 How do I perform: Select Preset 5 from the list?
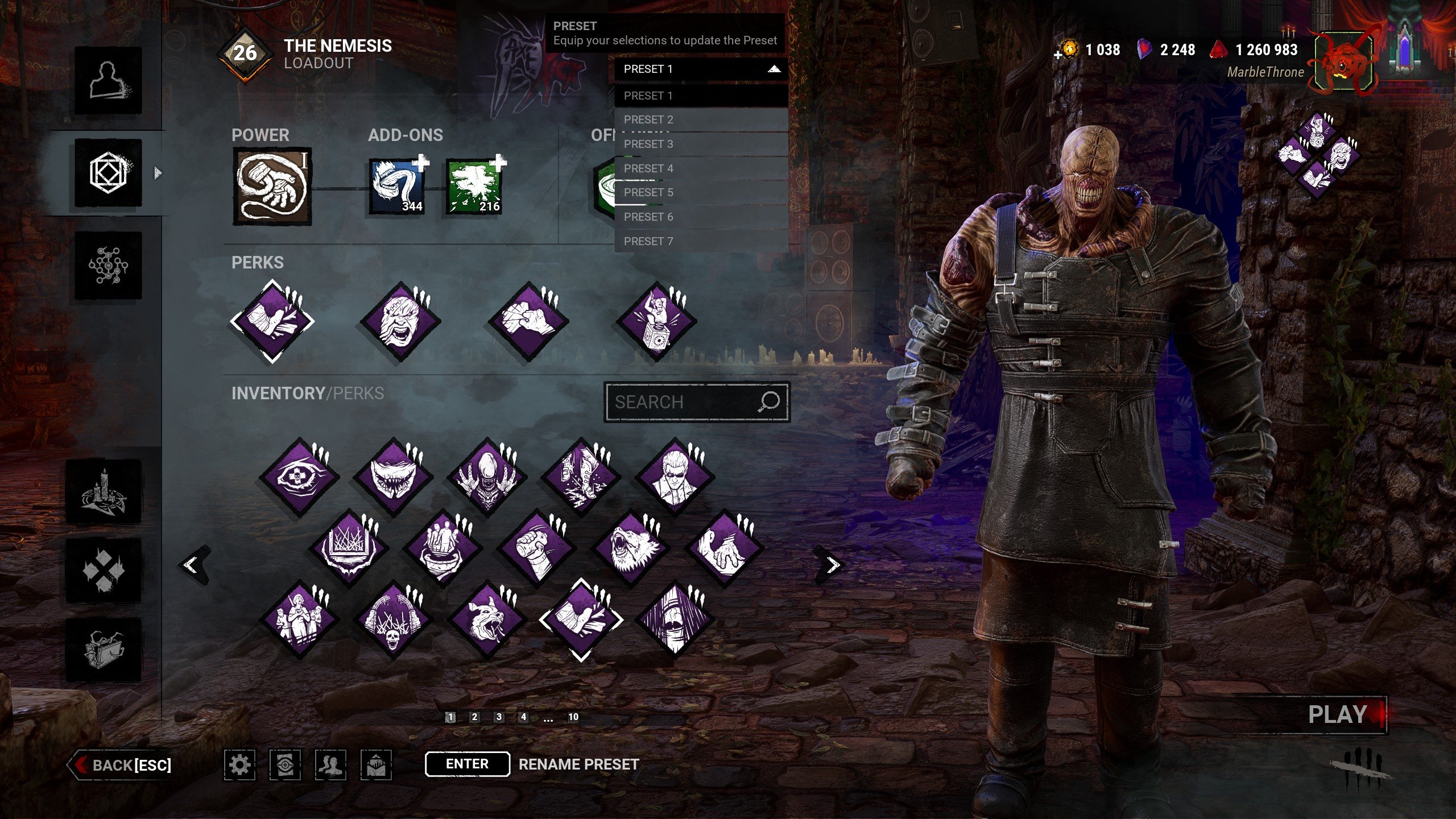pos(701,192)
